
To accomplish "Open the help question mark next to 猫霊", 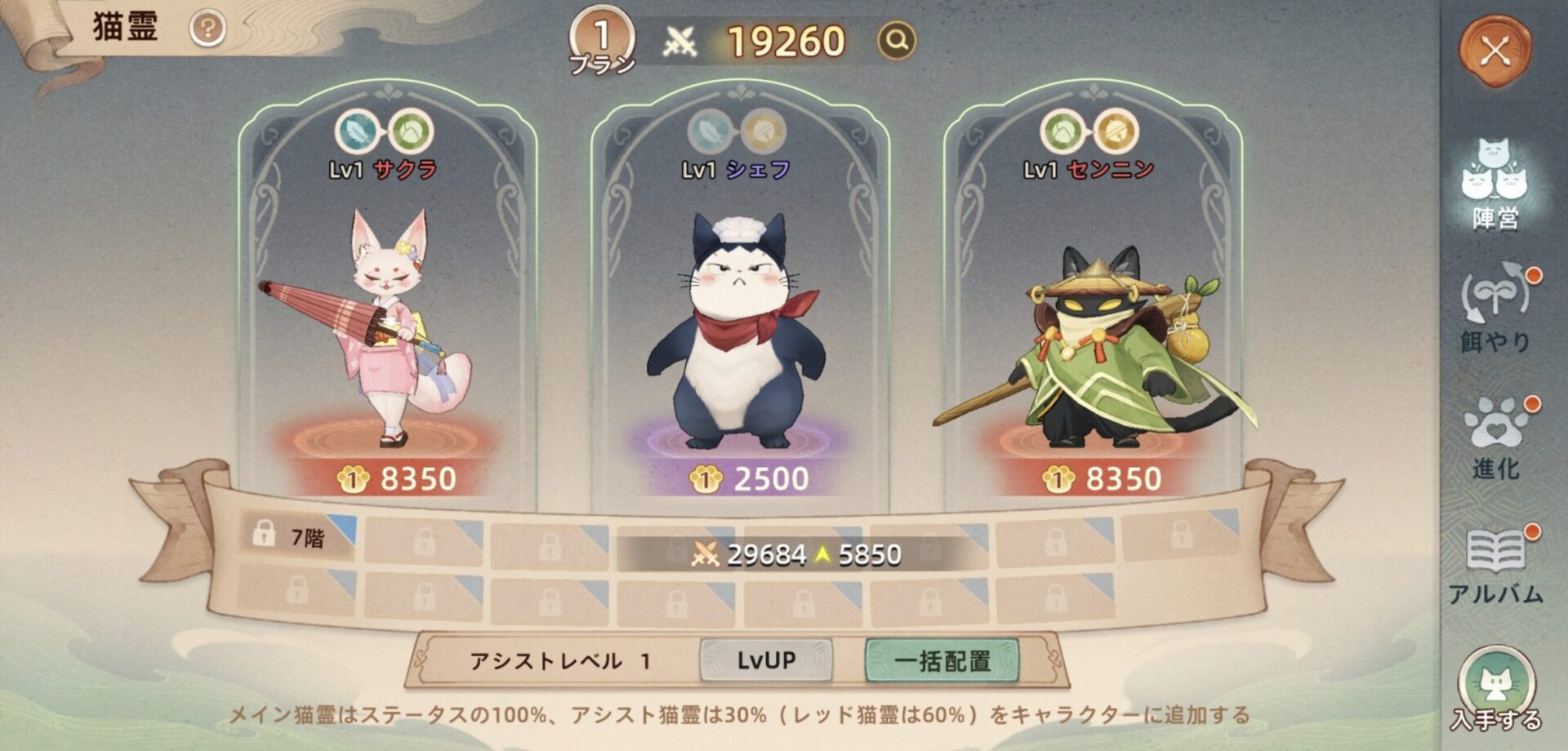I will (207, 29).
